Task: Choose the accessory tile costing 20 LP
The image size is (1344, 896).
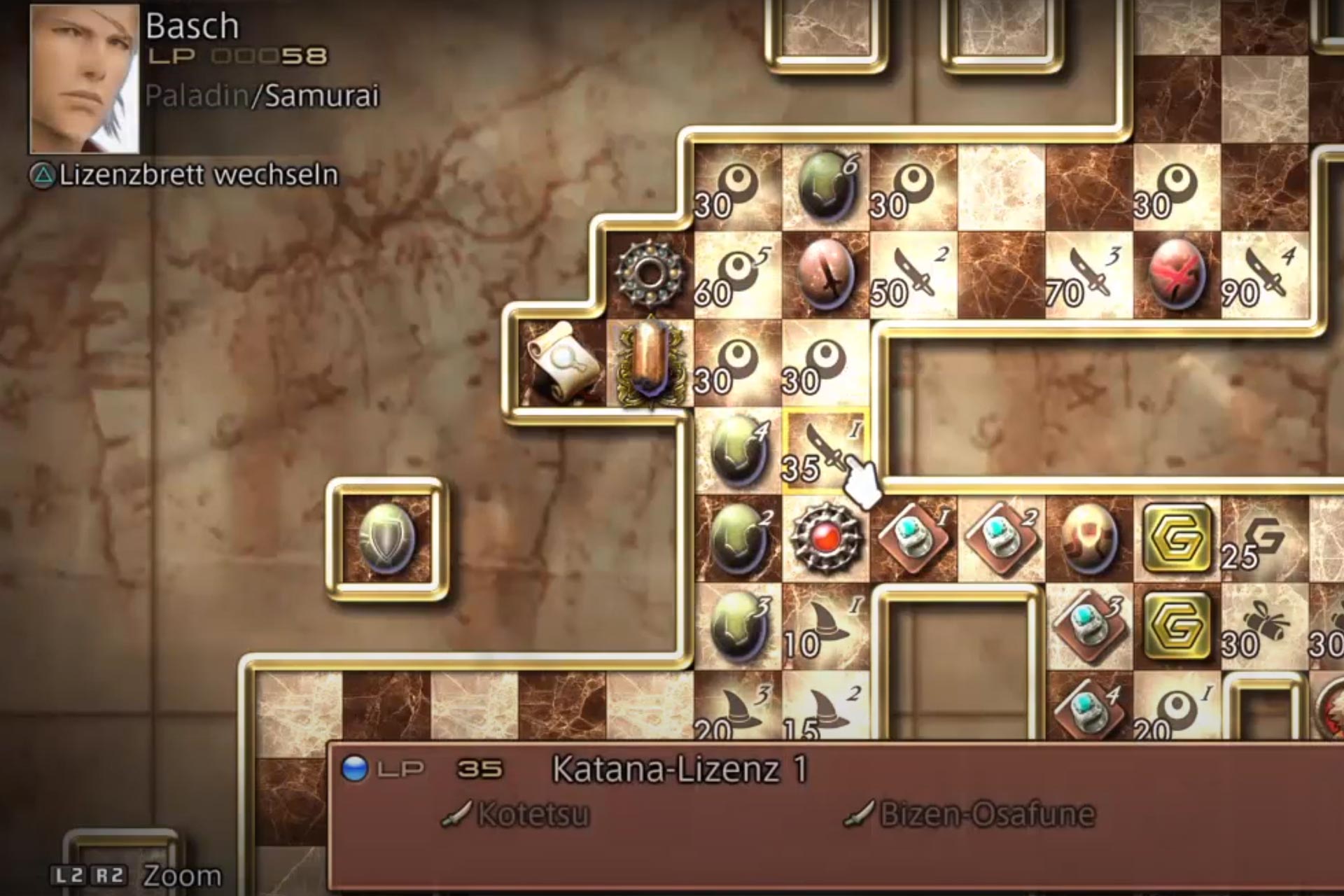Action: point(1177,710)
